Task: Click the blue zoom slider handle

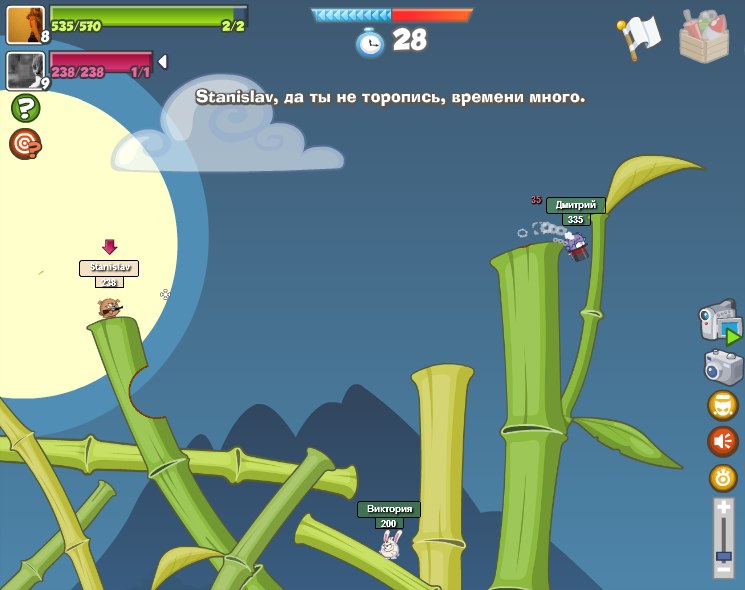Action: (x=723, y=555)
